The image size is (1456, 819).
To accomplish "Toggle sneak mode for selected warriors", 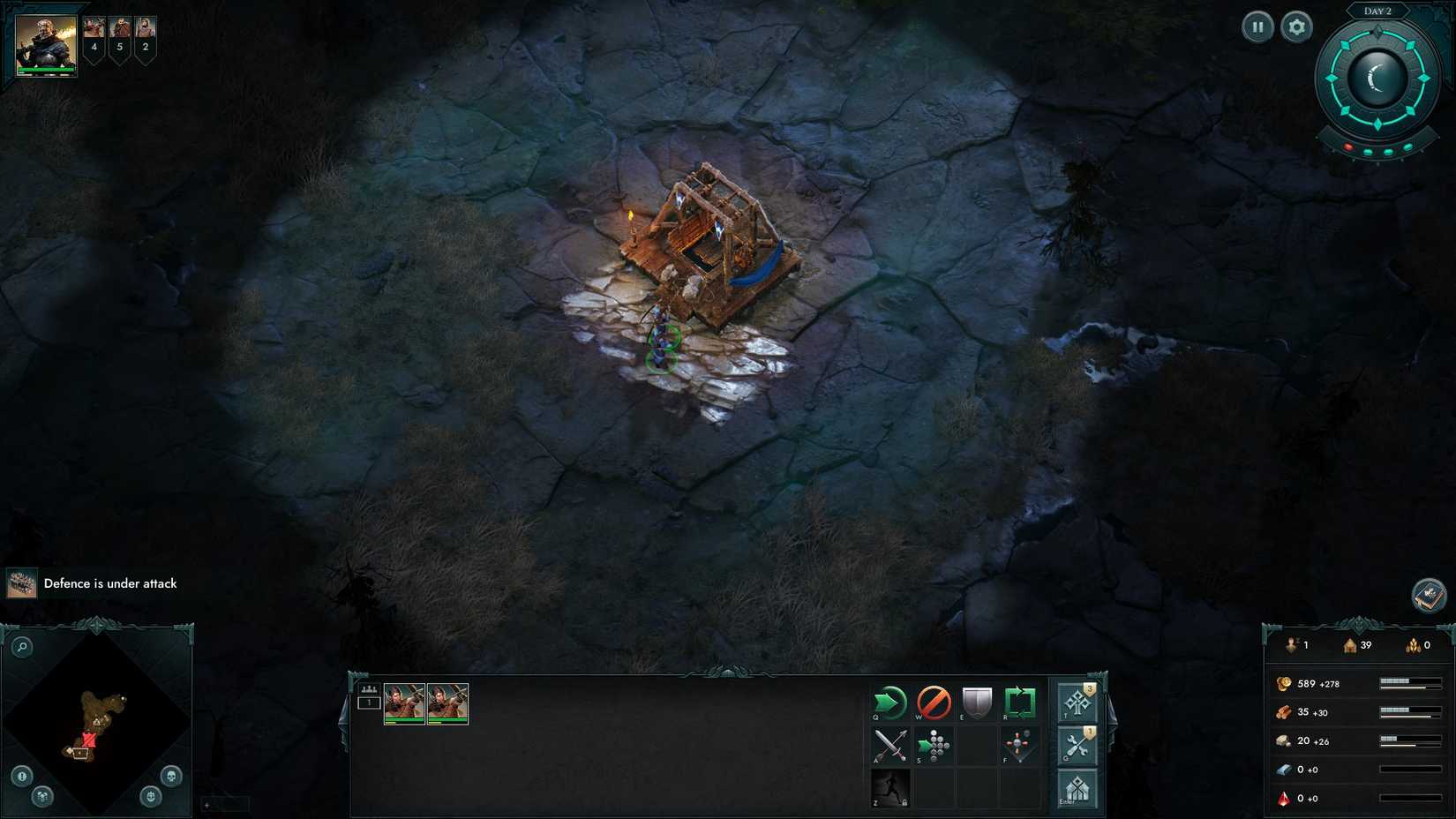I will coord(890,787).
